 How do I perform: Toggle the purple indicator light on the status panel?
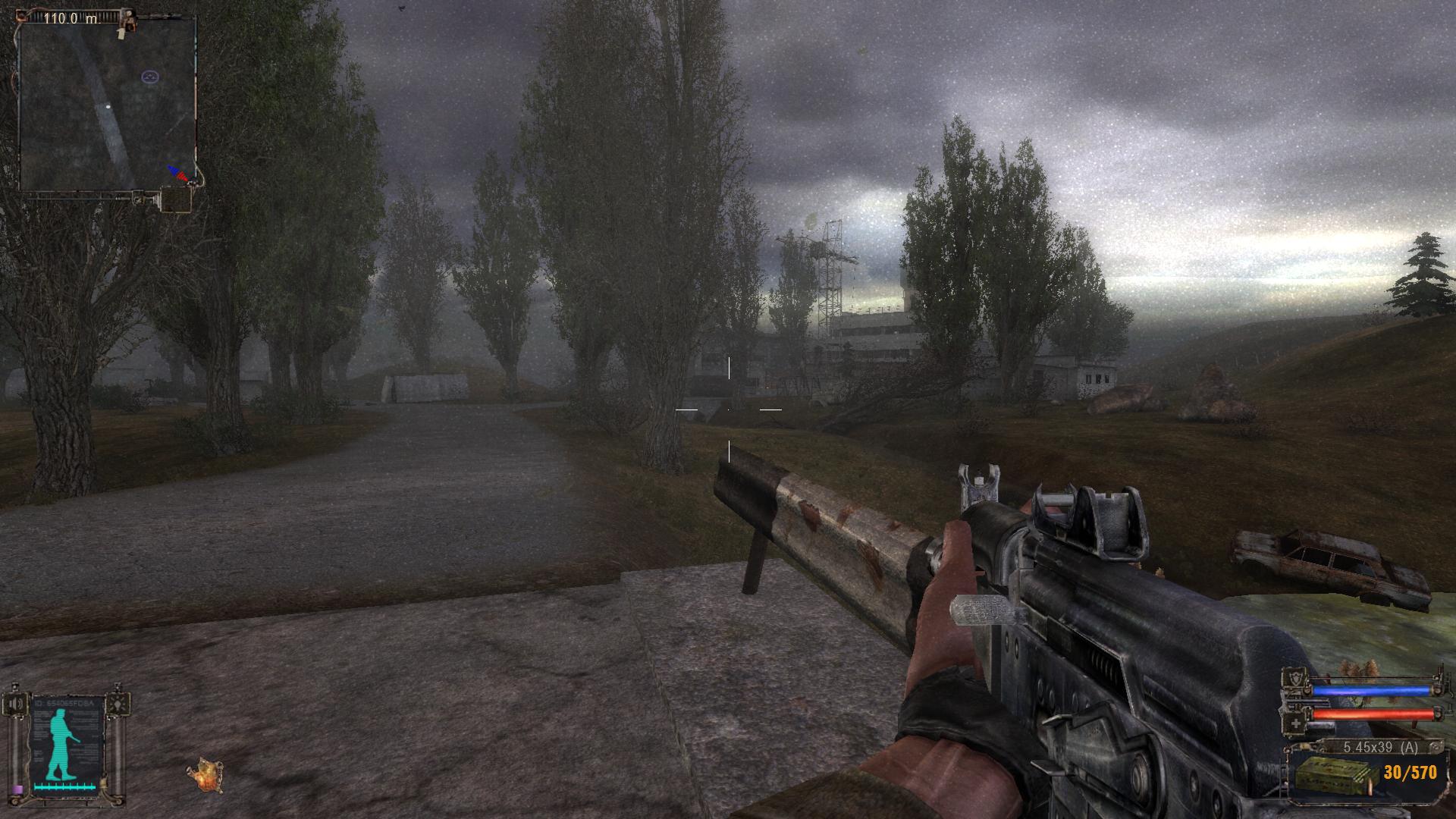(x=17, y=789)
